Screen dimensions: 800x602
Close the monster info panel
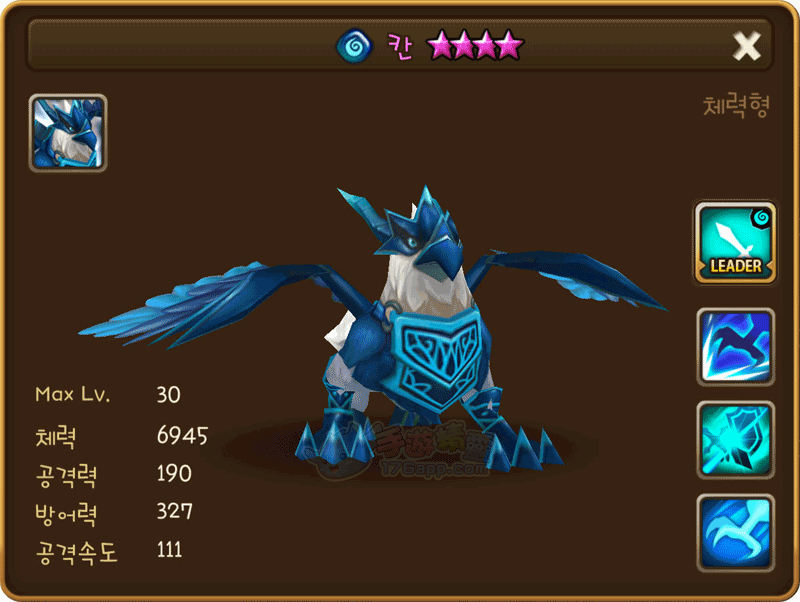pos(747,45)
